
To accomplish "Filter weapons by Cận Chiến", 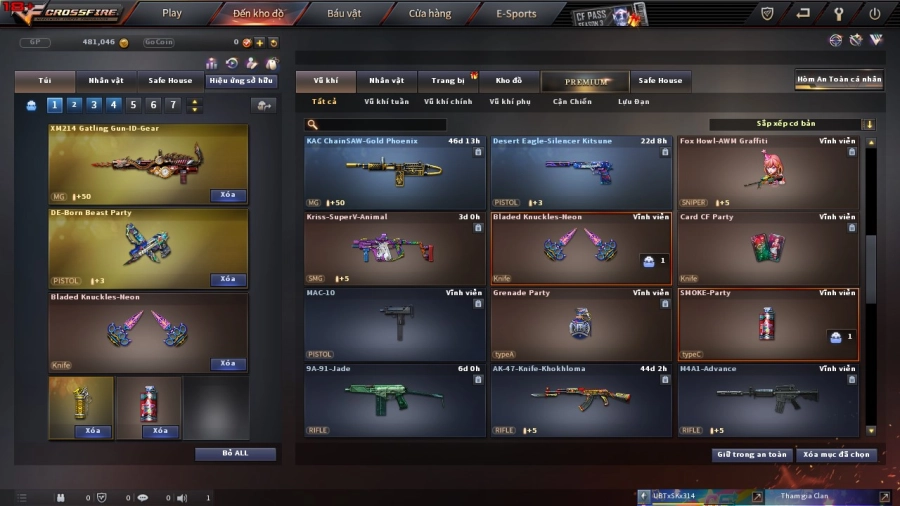I will point(572,101).
